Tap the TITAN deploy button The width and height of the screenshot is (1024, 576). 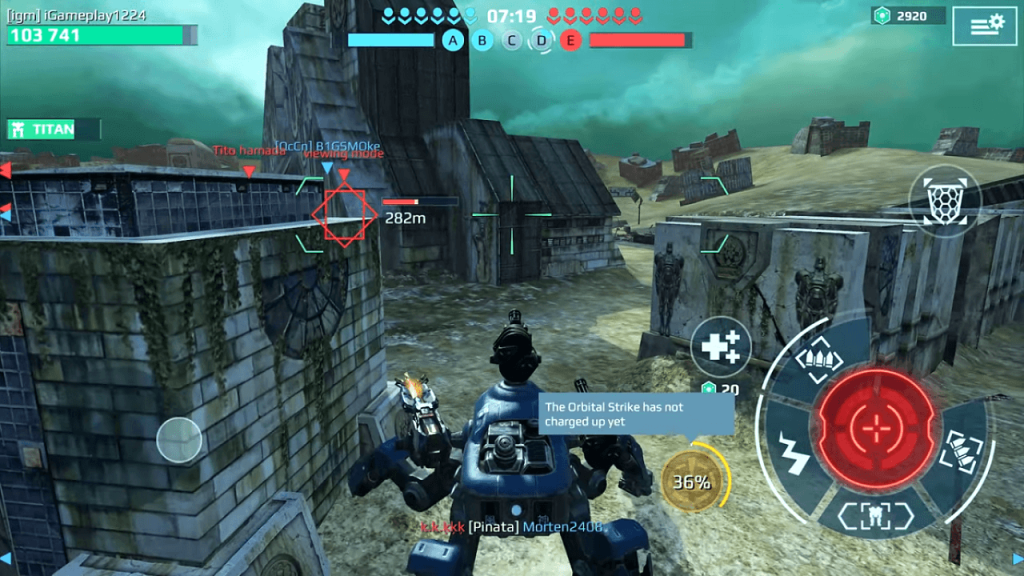(52, 129)
